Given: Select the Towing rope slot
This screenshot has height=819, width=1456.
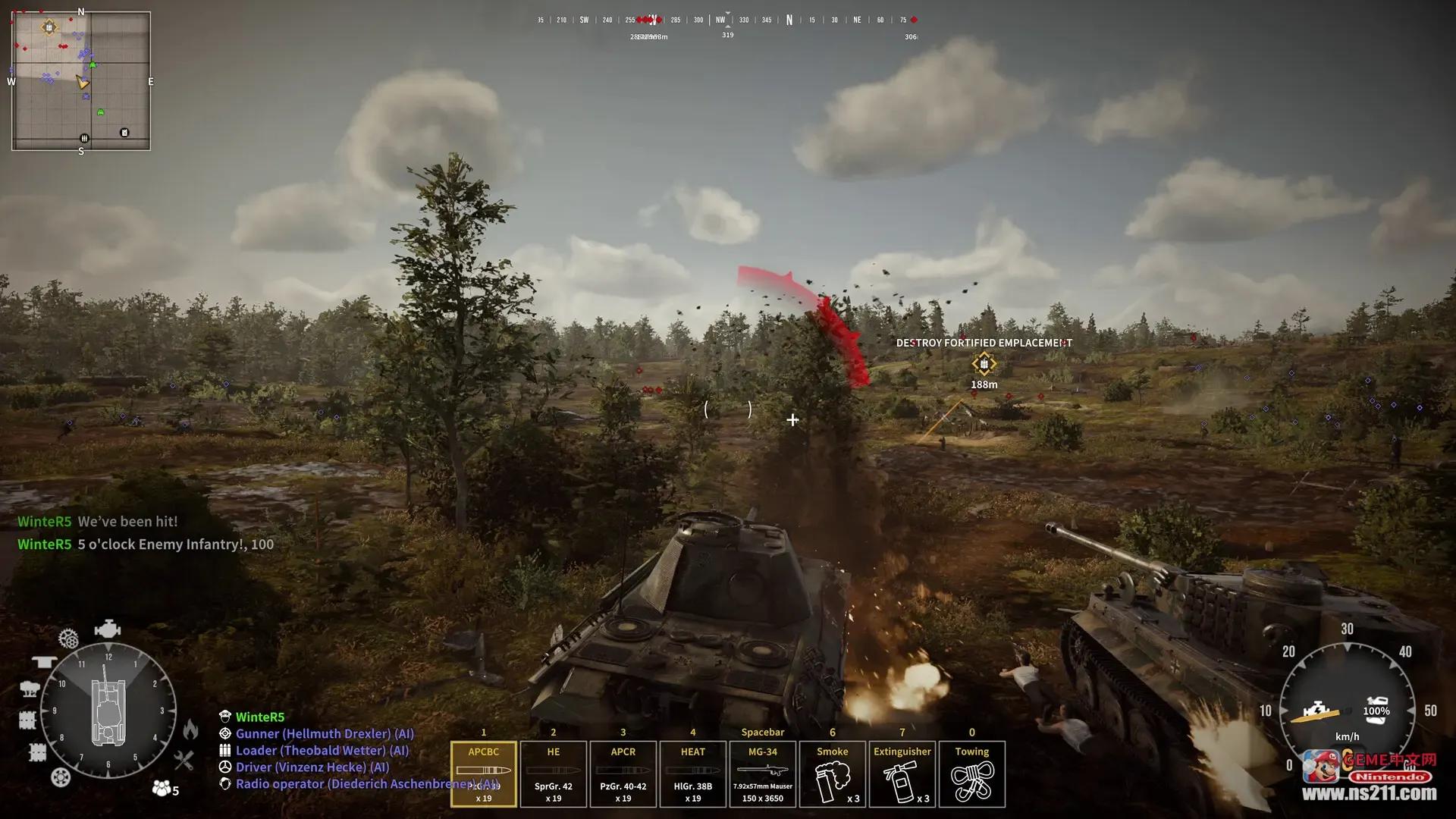Looking at the screenshot, I should tap(971, 773).
